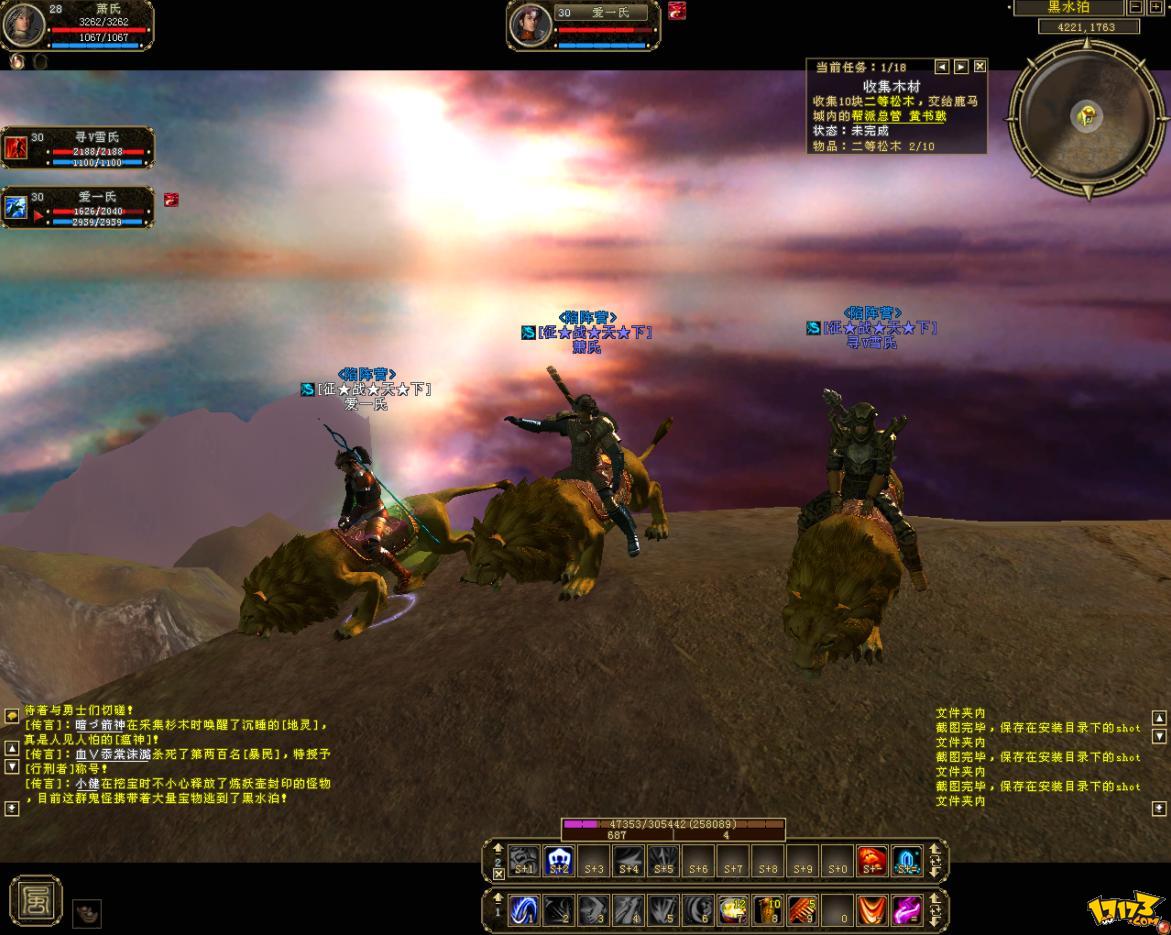Image resolution: width=1171 pixels, height=935 pixels.
Task: Click the target portrait of 爱一氏
Action: tap(531, 25)
